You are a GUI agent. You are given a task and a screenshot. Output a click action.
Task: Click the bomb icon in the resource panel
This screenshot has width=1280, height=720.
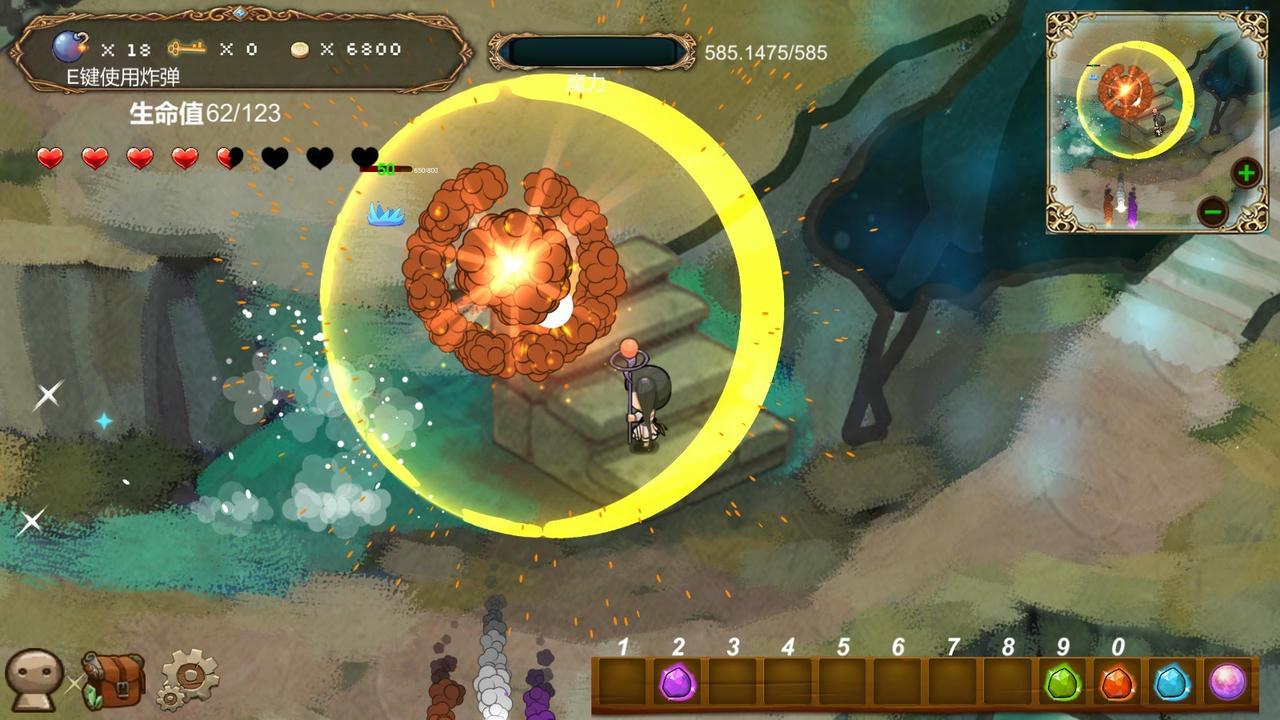point(70,47)
